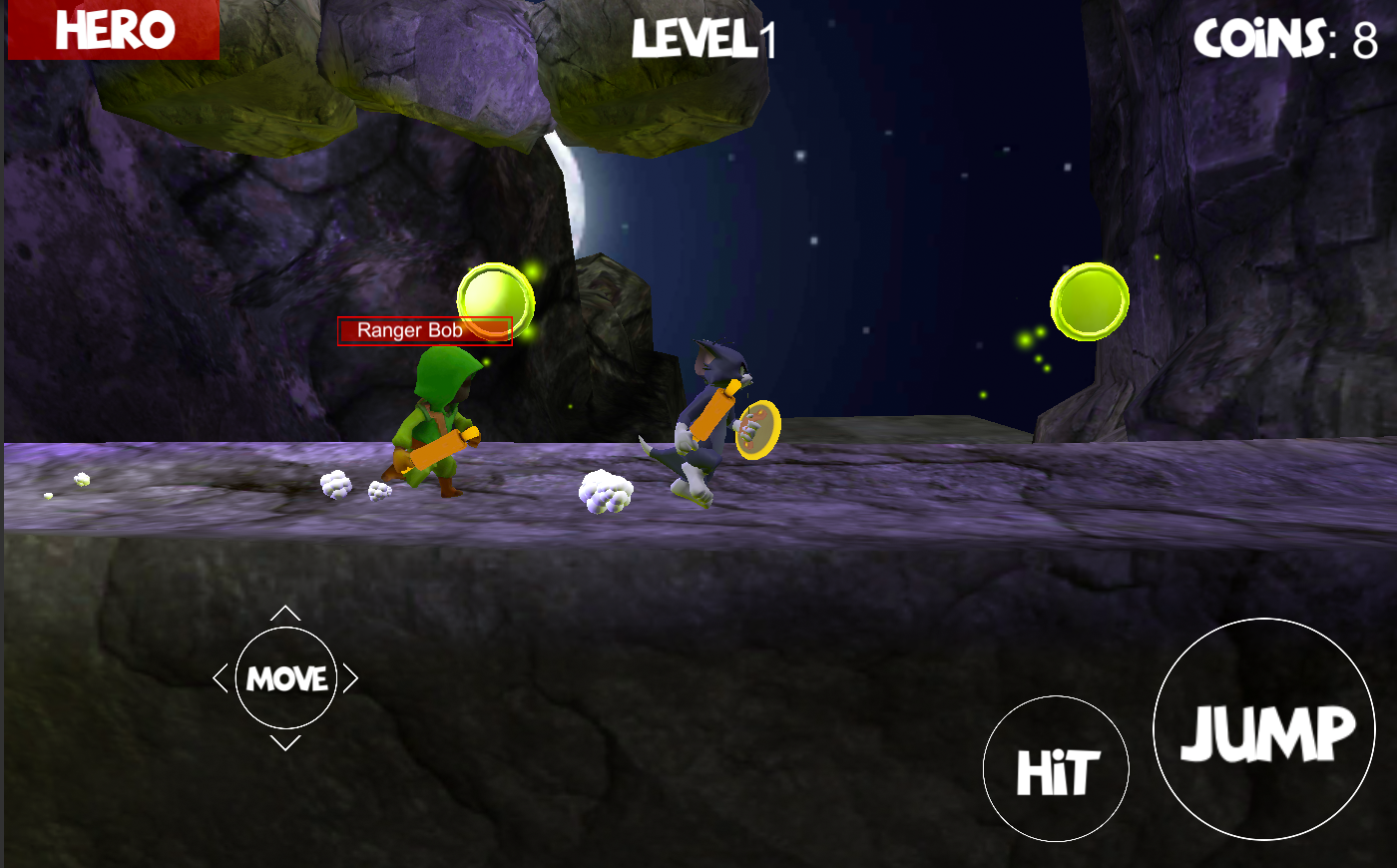The height and width of the screenshot is (868, 1397).
Task: Toggle the MOVE directional pad
Action: 286,679
